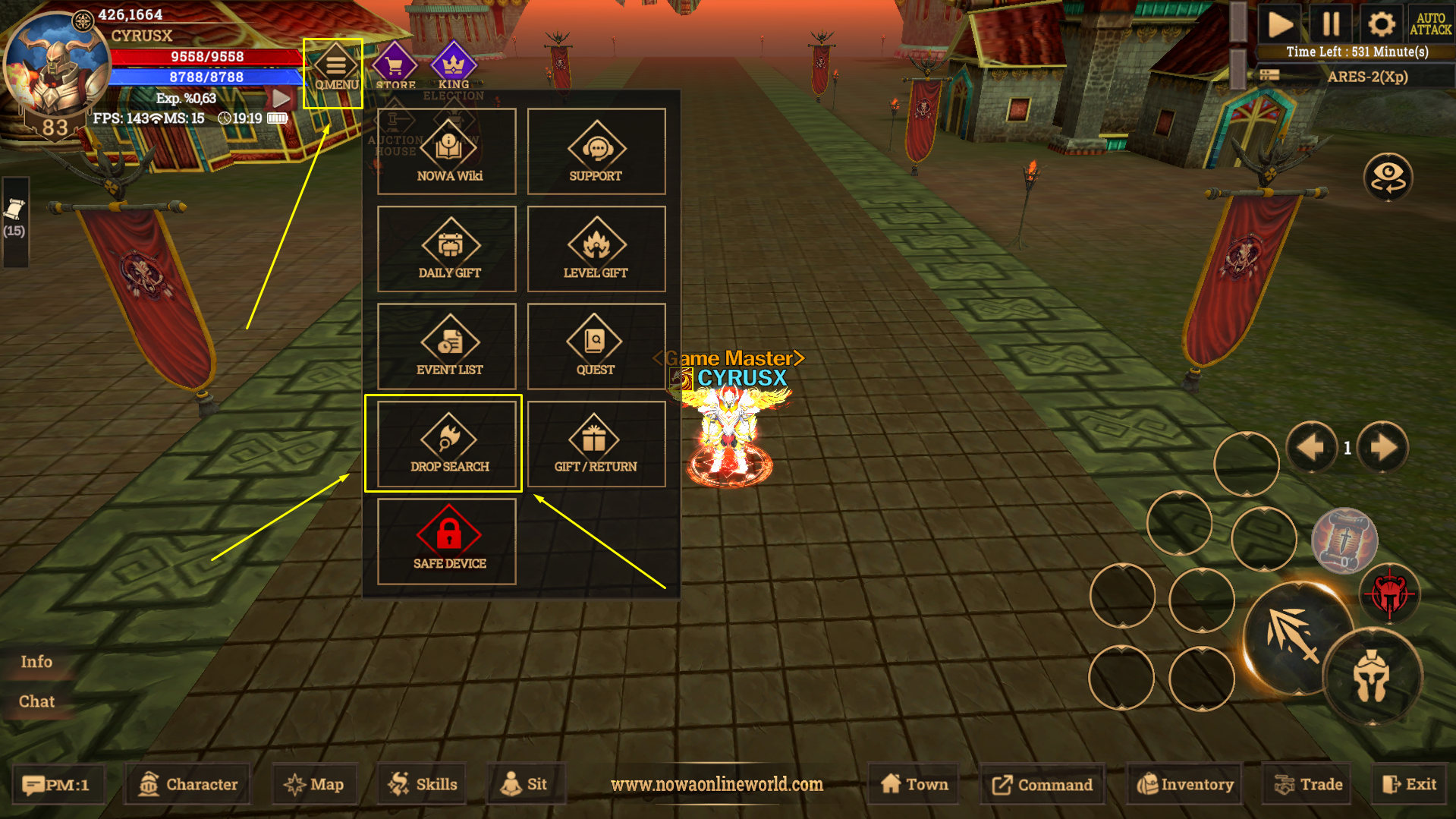The height and width of the screenshot is (819, 1456).
Task: Open the Quest menu tile
Action: (x=596, y=346)
